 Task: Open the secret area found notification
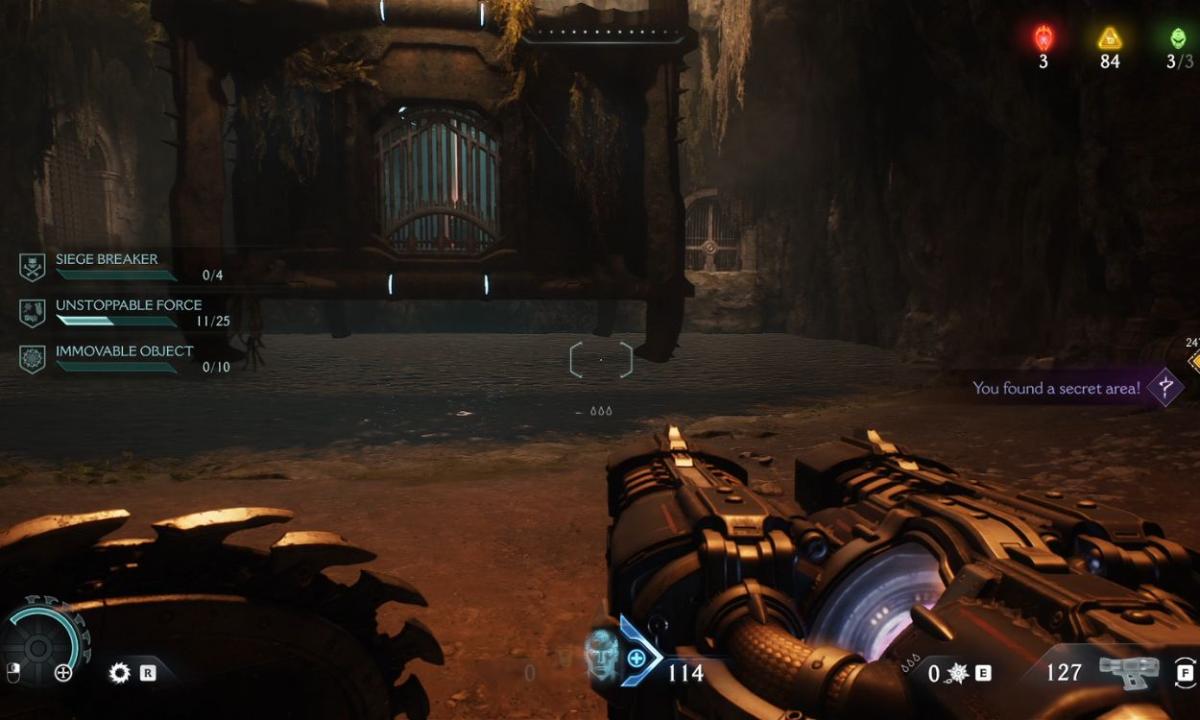(1057, 388)
